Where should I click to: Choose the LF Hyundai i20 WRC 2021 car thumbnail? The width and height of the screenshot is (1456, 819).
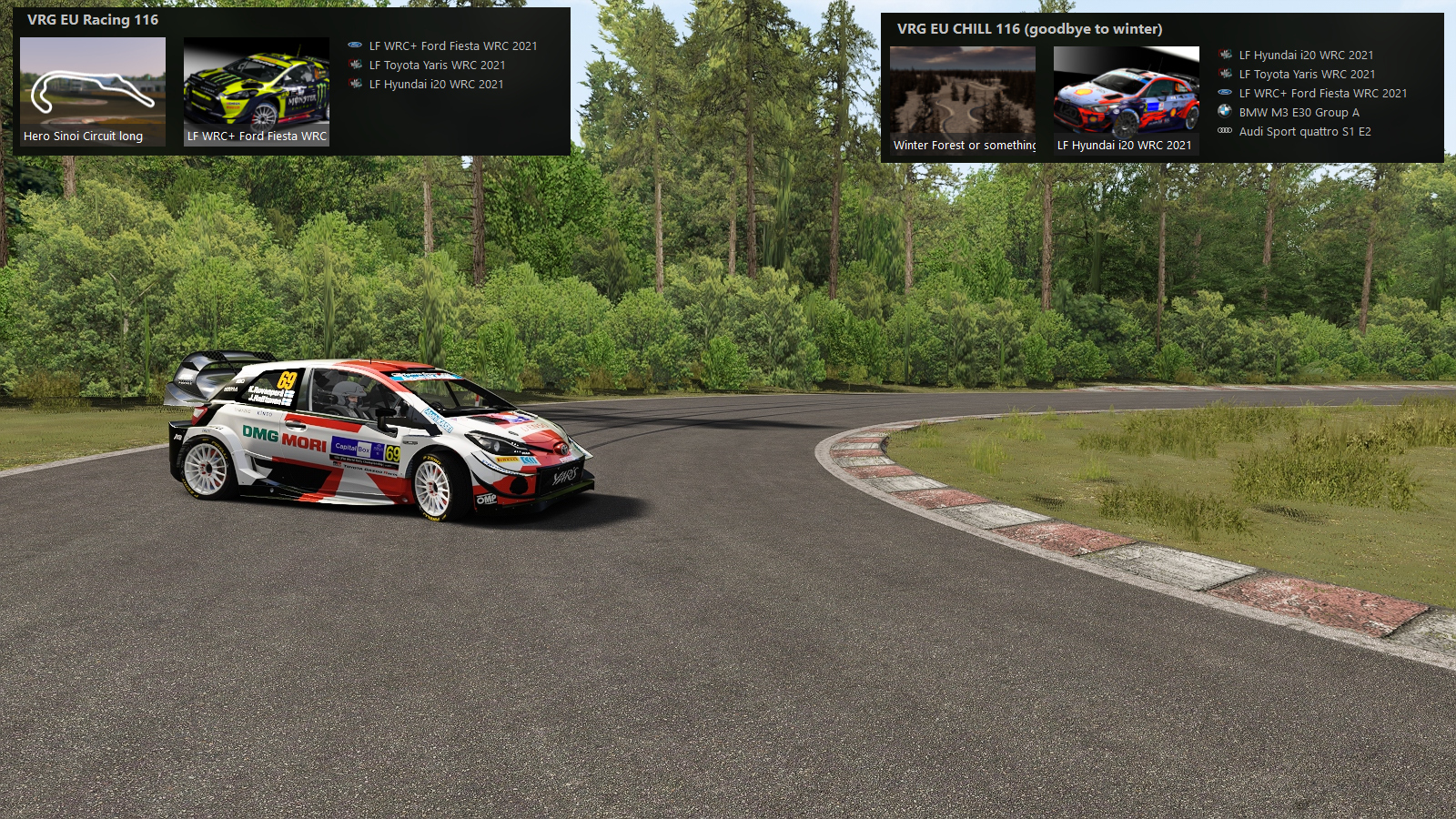[x=1127, y=100]
